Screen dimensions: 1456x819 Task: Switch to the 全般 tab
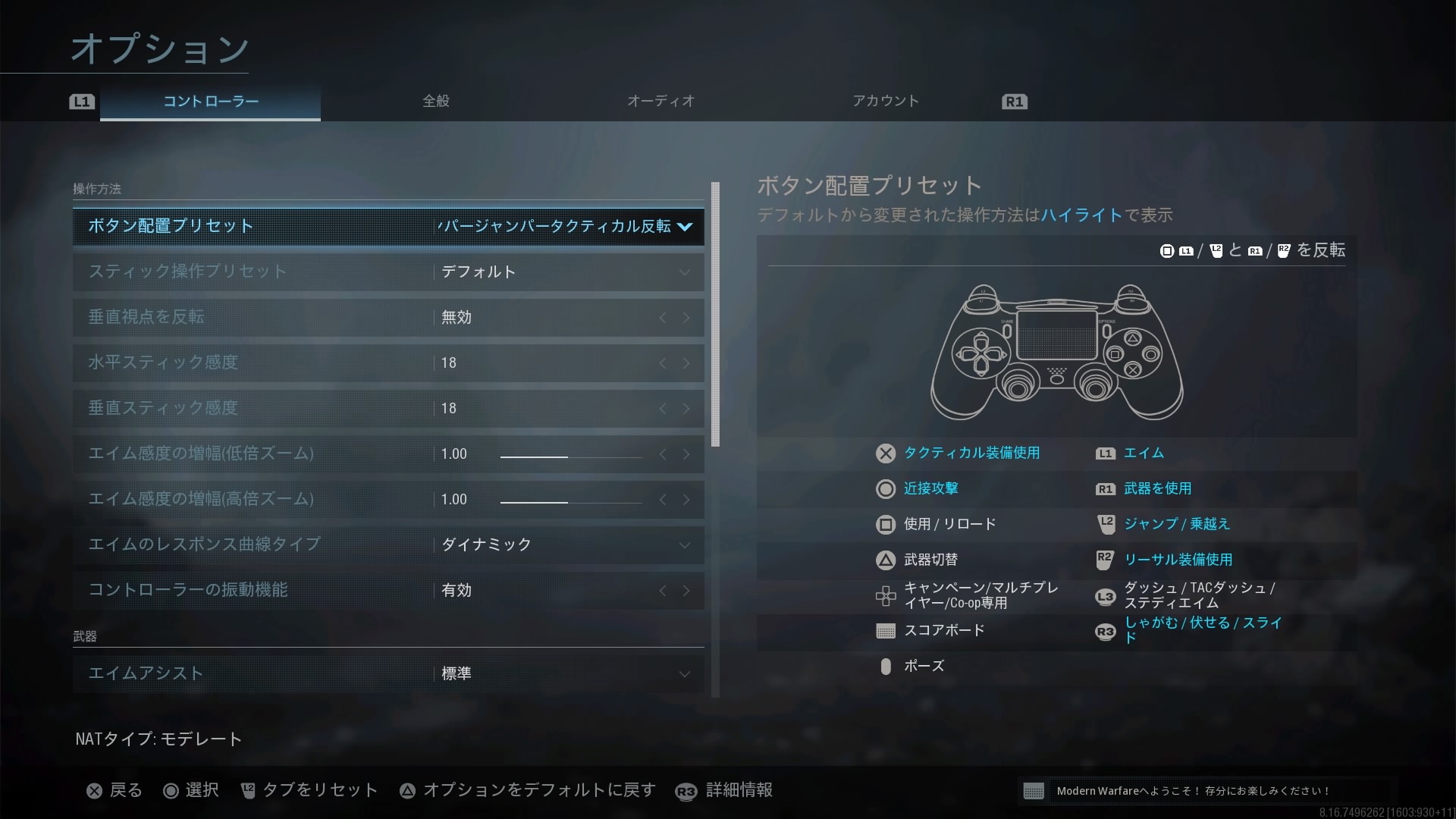[x=435, y=101]
